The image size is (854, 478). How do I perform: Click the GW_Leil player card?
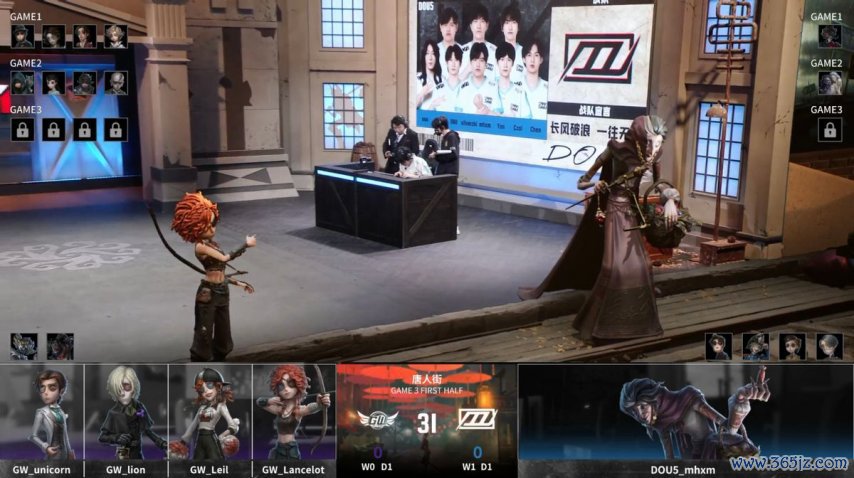point(210,418)
